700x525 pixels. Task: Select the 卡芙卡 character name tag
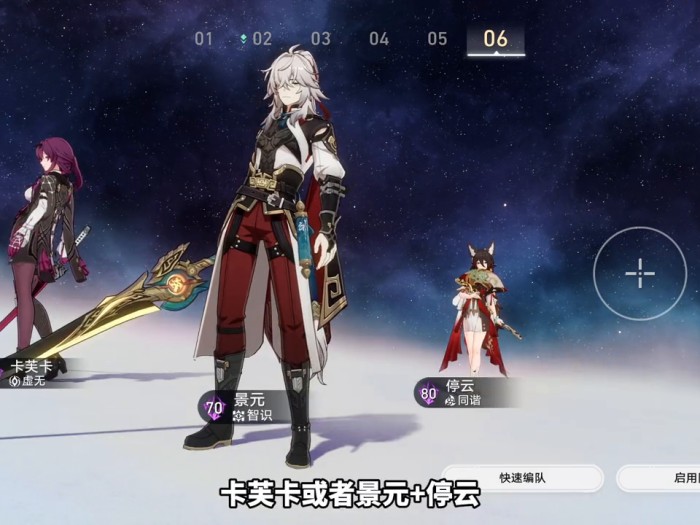point(28,371)
